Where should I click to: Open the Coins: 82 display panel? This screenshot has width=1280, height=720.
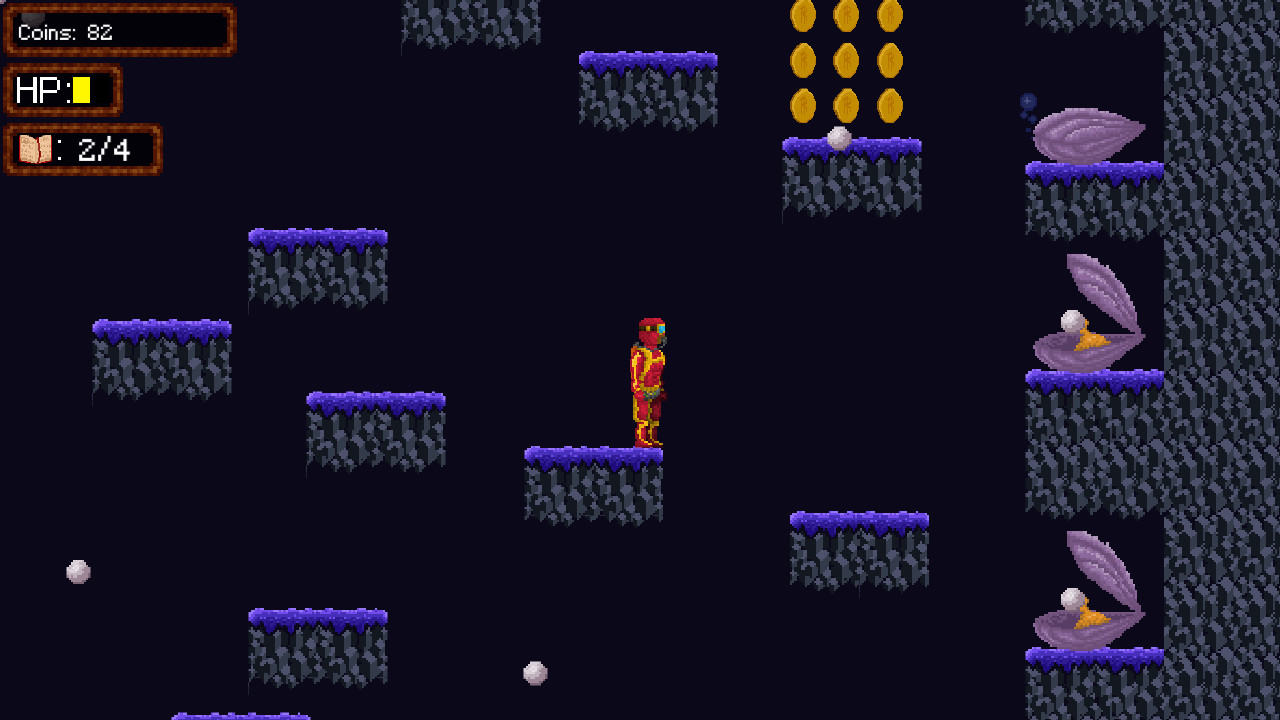coord(119,30)
